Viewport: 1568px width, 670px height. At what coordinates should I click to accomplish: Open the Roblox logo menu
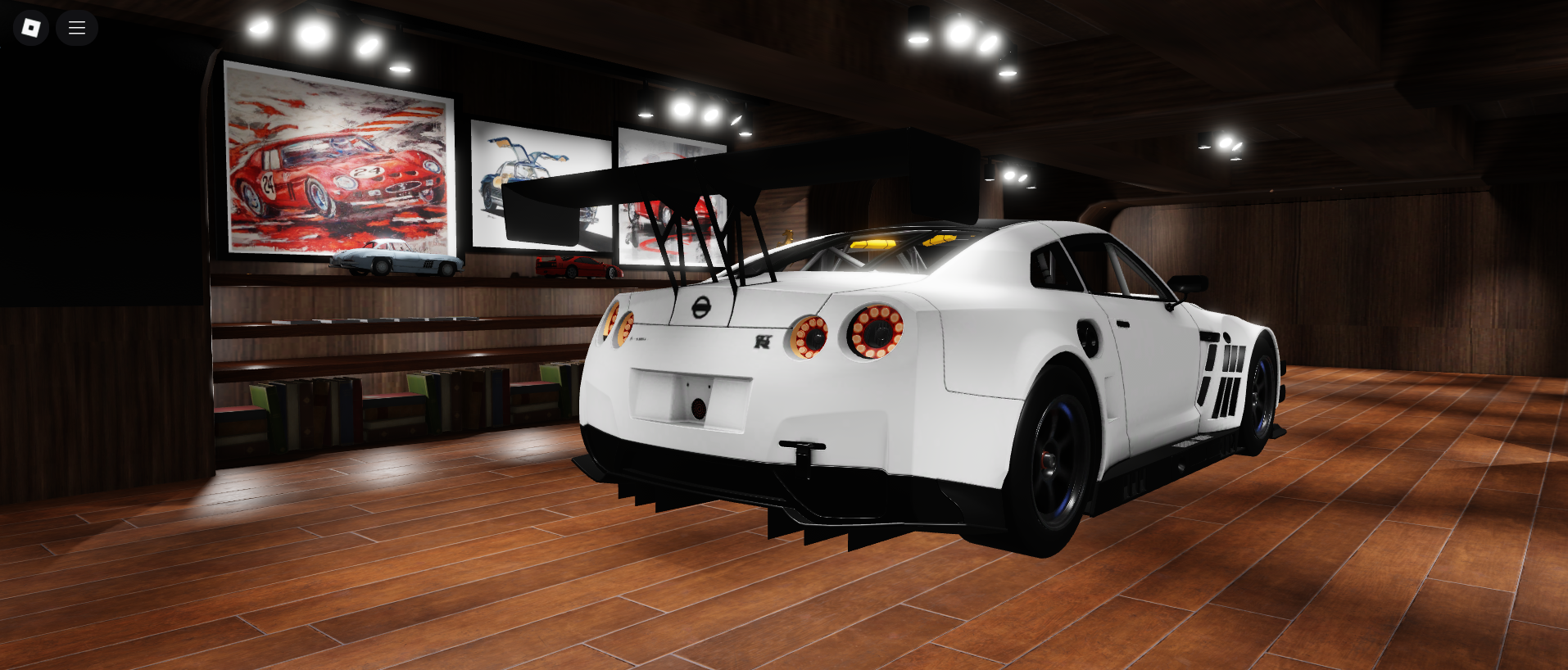[x=31, y=28]
